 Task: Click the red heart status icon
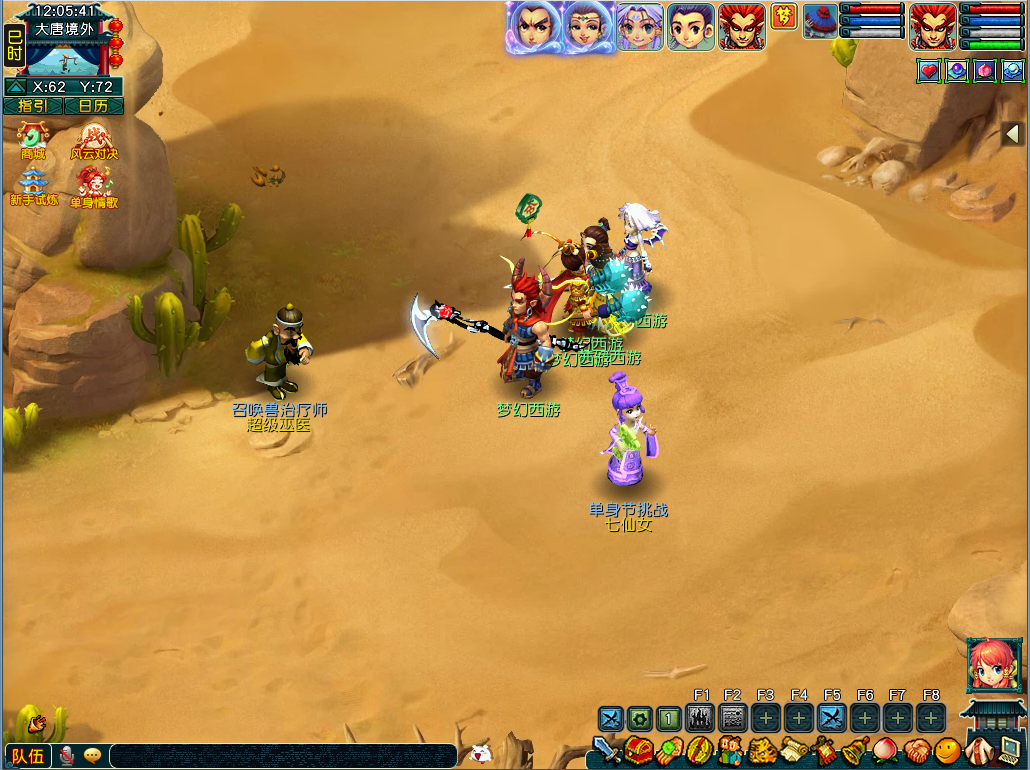(x=929, y=71)
